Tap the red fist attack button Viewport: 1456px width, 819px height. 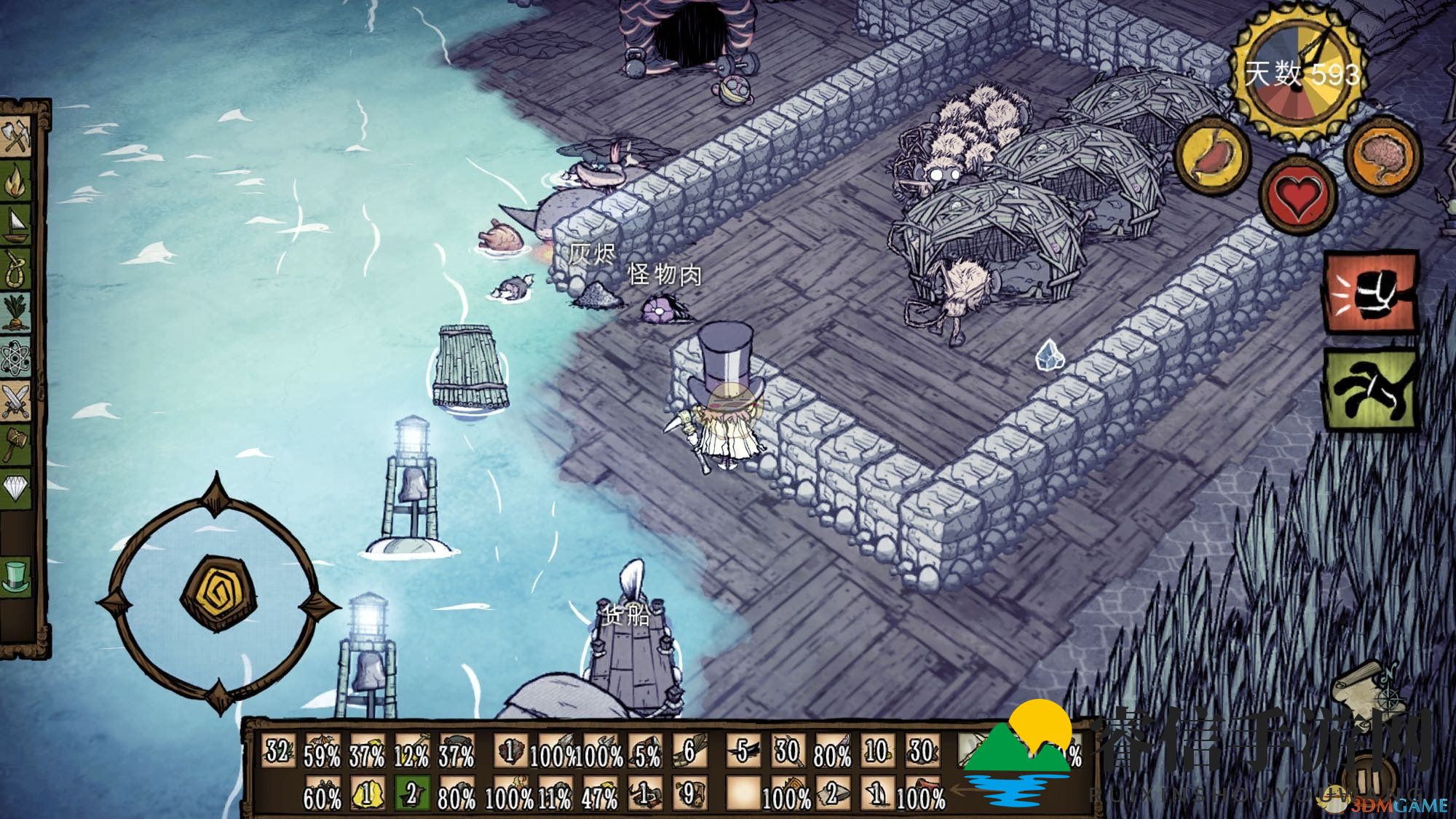click(1370, 293)
